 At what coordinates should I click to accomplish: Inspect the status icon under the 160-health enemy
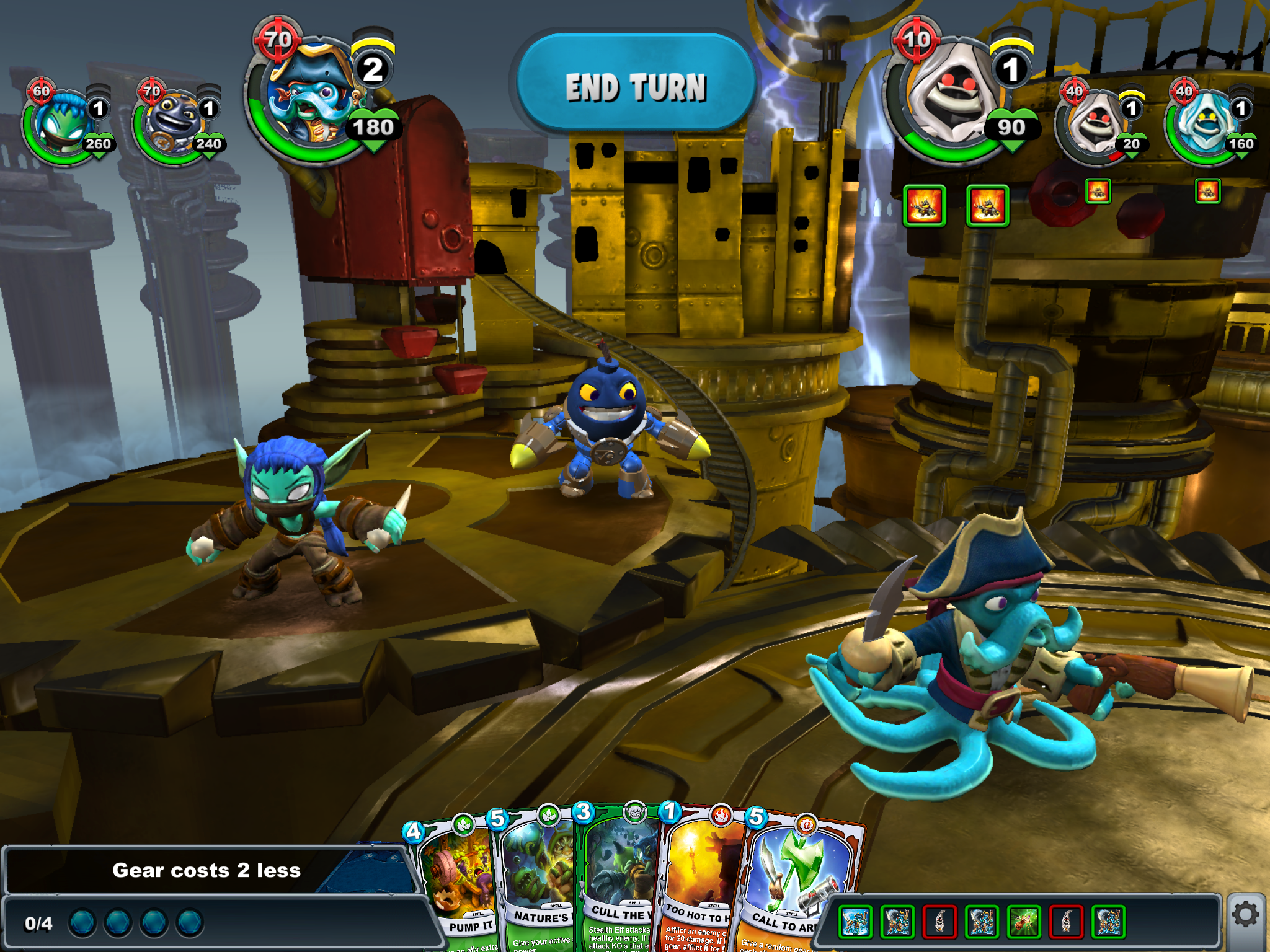[x=1207, y=192]
